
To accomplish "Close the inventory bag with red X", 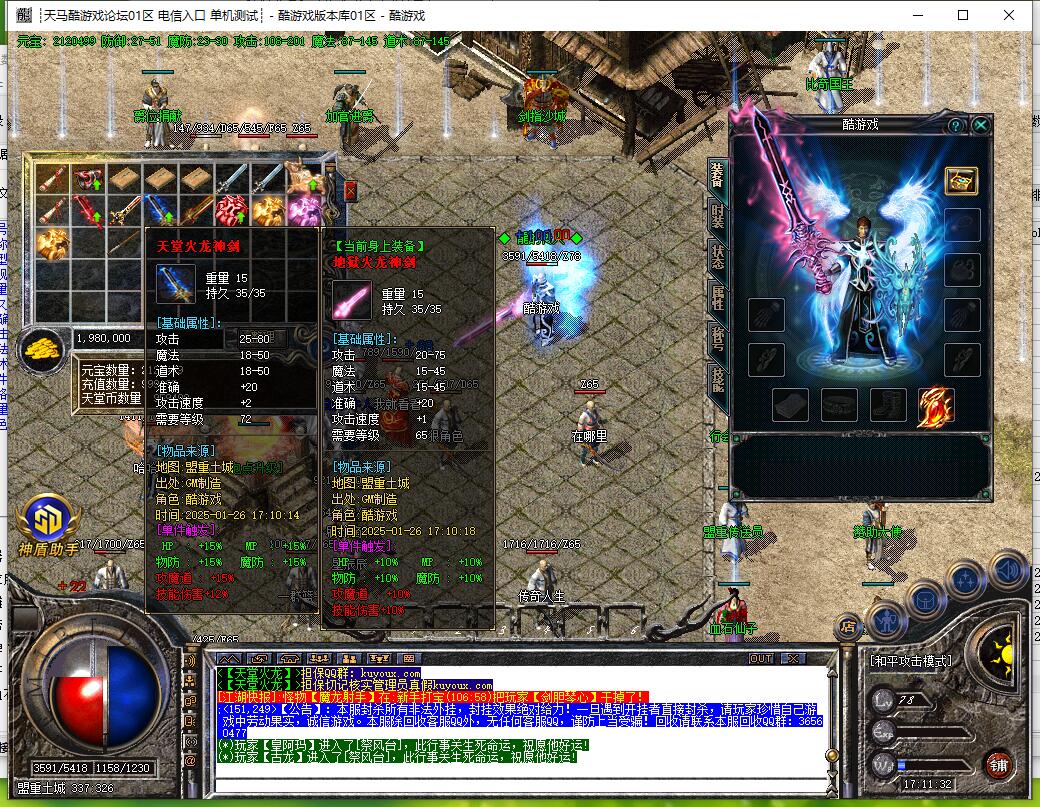I will (x=350, y=190).
